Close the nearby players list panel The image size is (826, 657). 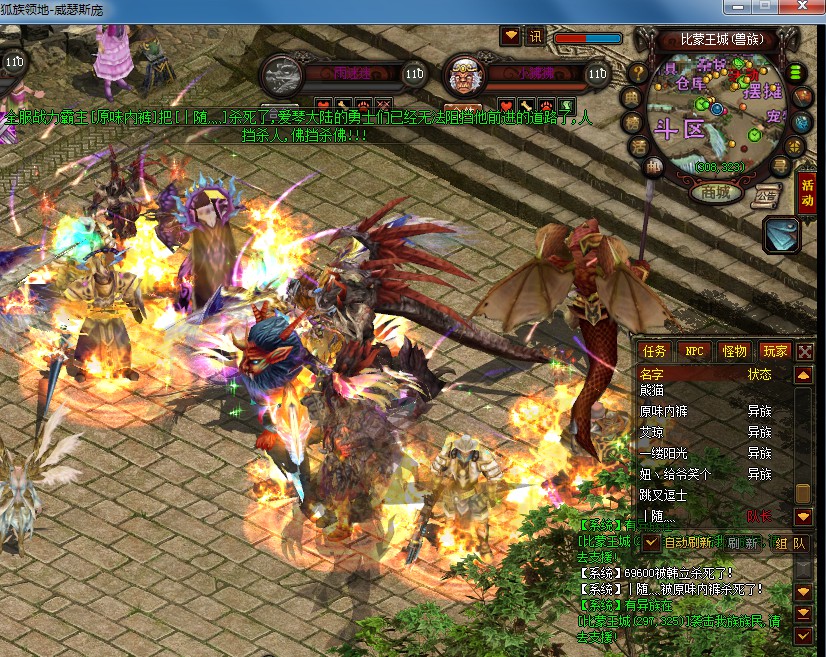pyautogui.click(x=805, y=351)
